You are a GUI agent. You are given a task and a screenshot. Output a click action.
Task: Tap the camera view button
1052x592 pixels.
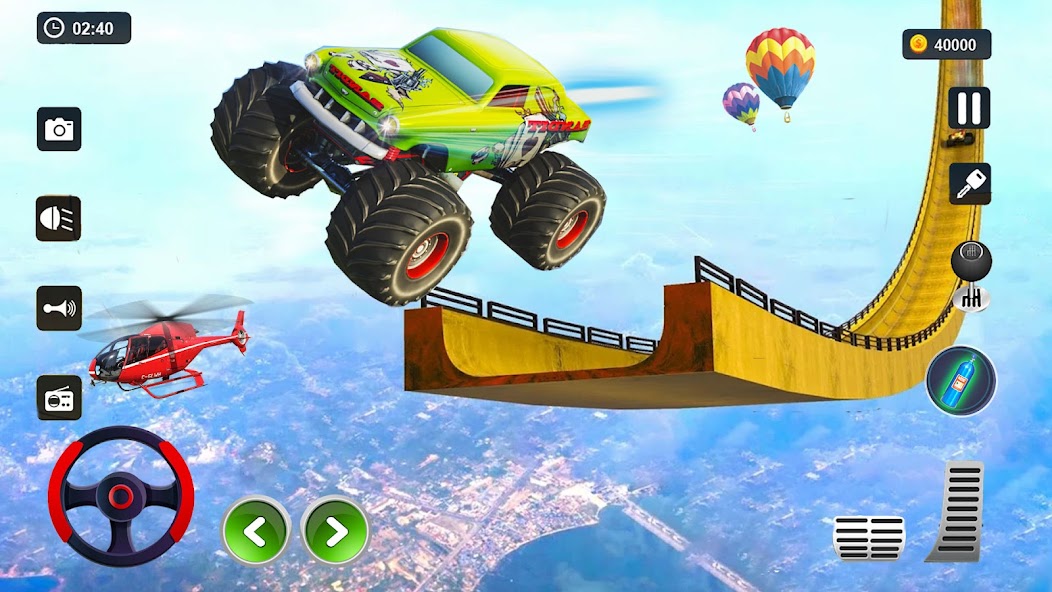pos(59,129)
